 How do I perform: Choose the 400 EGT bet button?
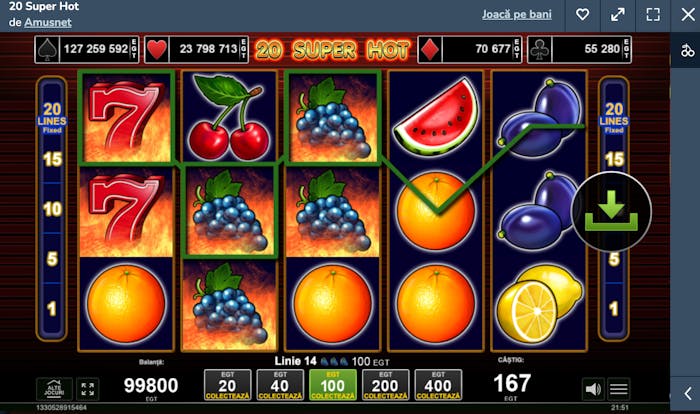(x=437, y=385)
